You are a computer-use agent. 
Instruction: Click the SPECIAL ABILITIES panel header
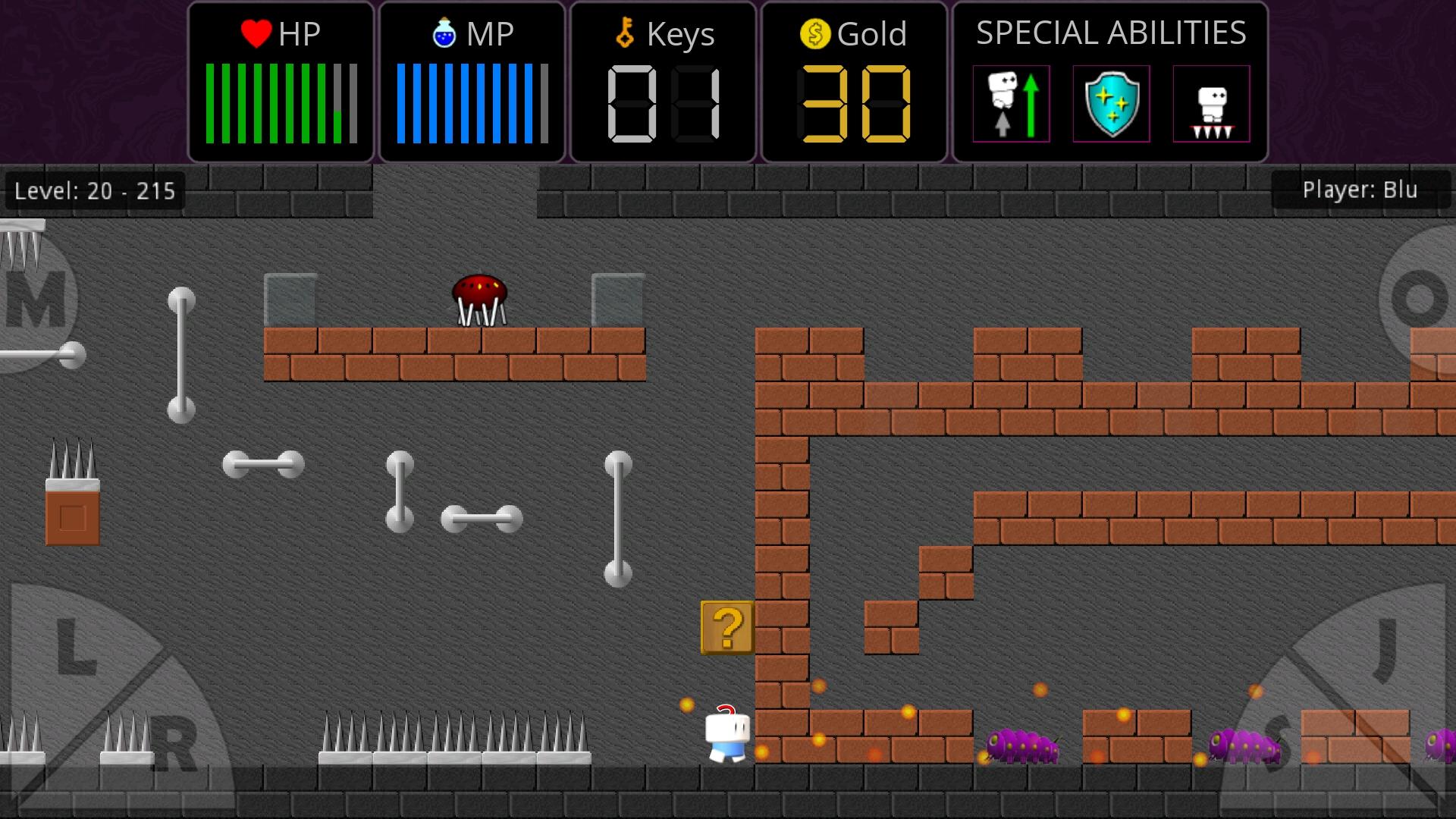pyautogui.click(x=1110, y=33)
